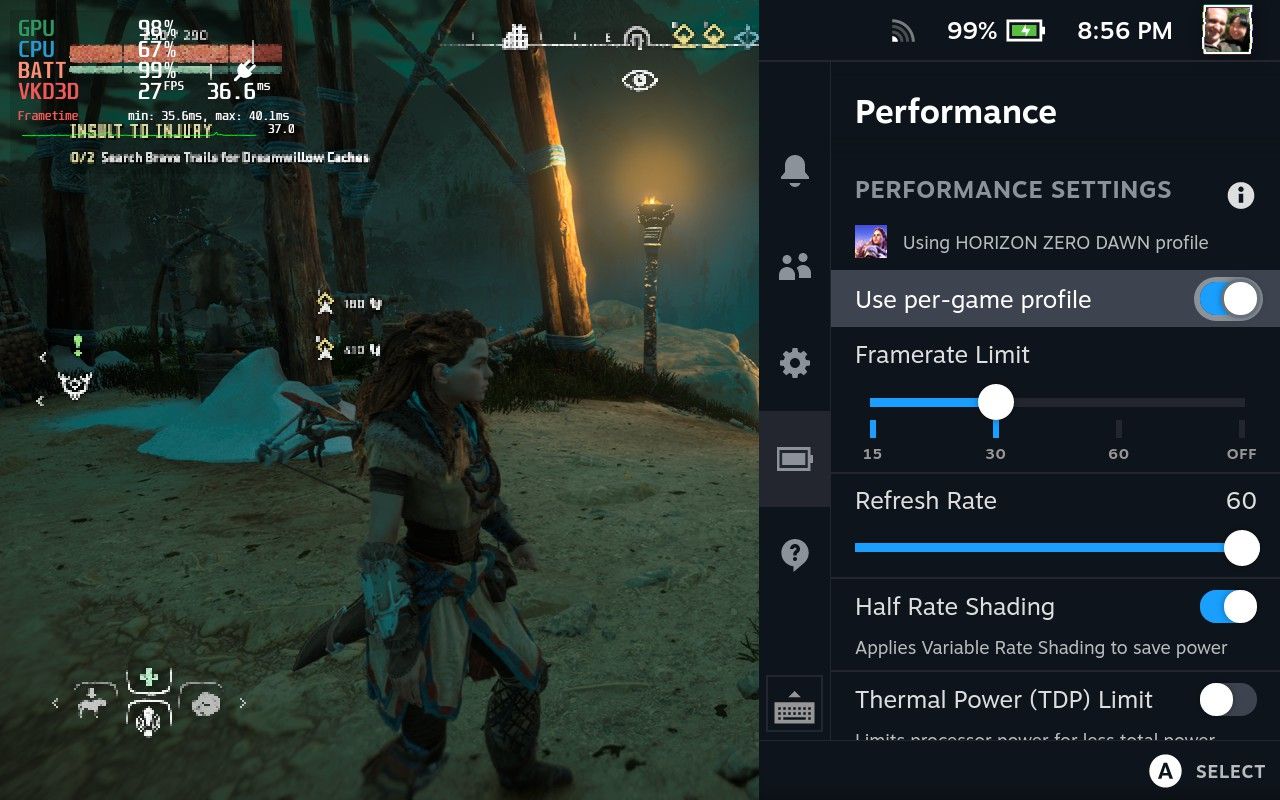The image size is (1280, 800).
Task: Enable the Thermal Power (TDP) Limit toggle
Action: [x=1228, y=700]
